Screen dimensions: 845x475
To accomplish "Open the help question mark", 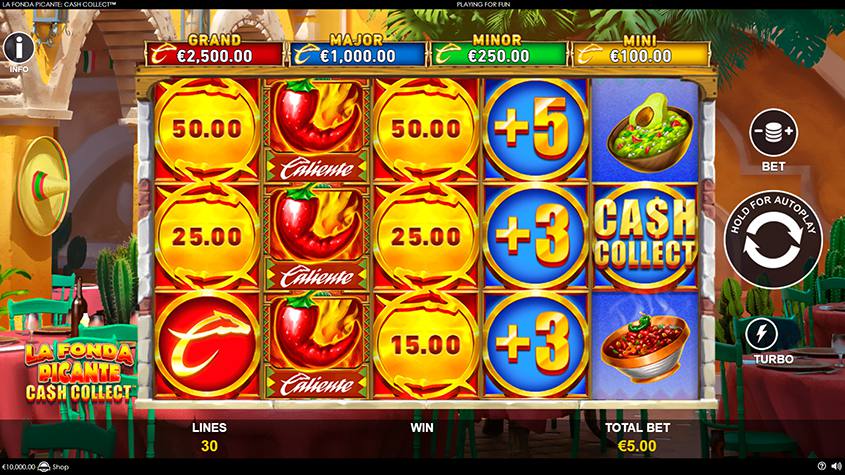I will 822,466.
